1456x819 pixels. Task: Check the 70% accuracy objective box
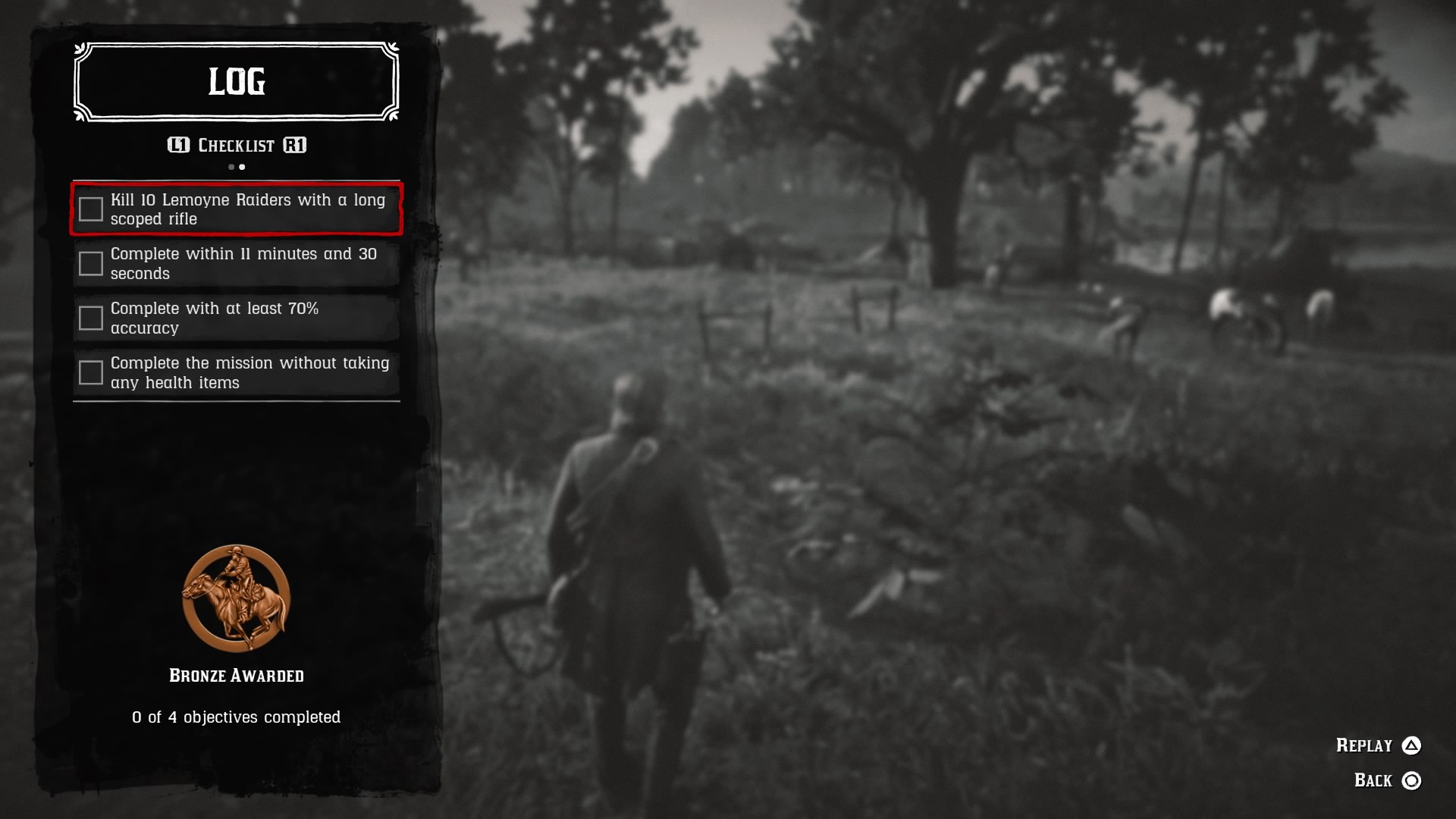91,318
